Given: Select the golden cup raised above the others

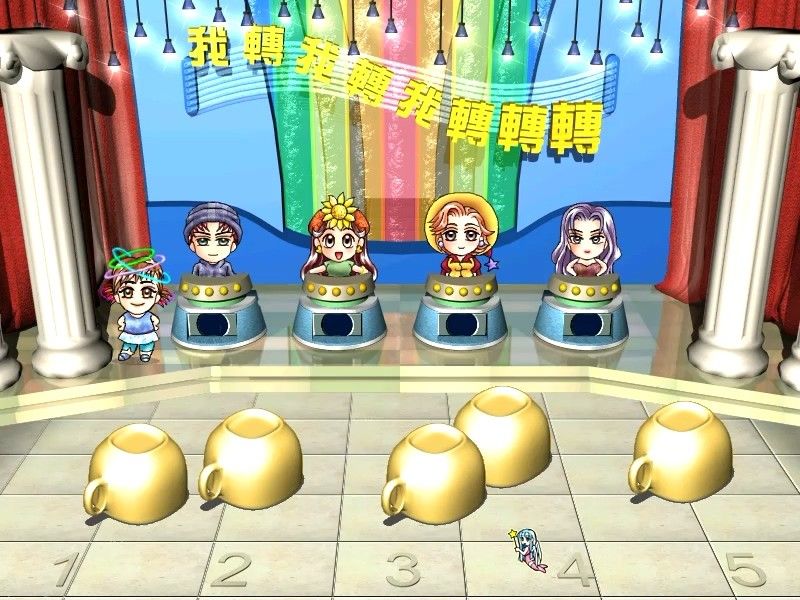Looking at the screenshot, I should pos(503,435).
